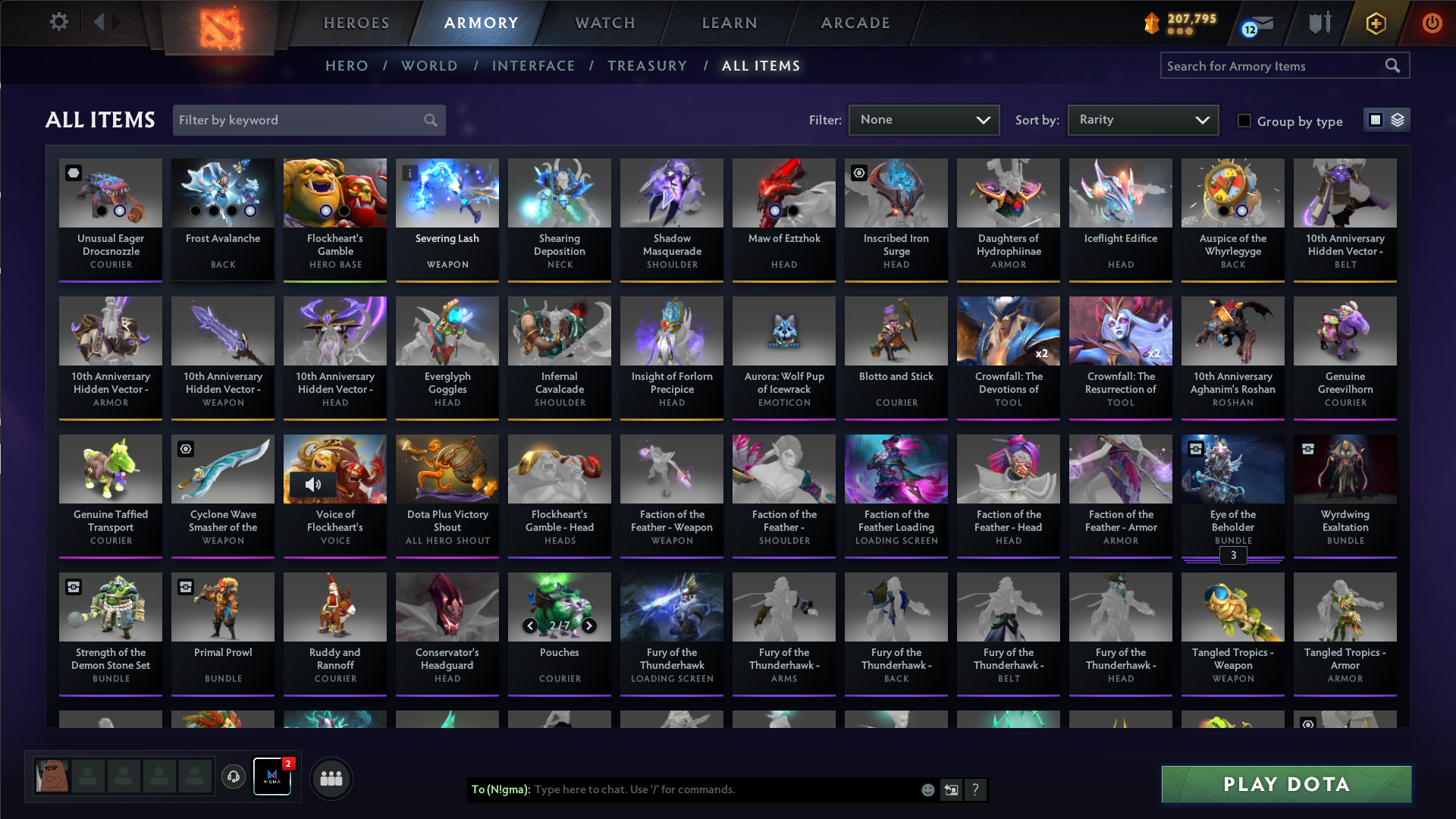Click the battle pass shield and sword icon
The height and width of the screenshot is (819, 1456).
tap(1319, 23)
